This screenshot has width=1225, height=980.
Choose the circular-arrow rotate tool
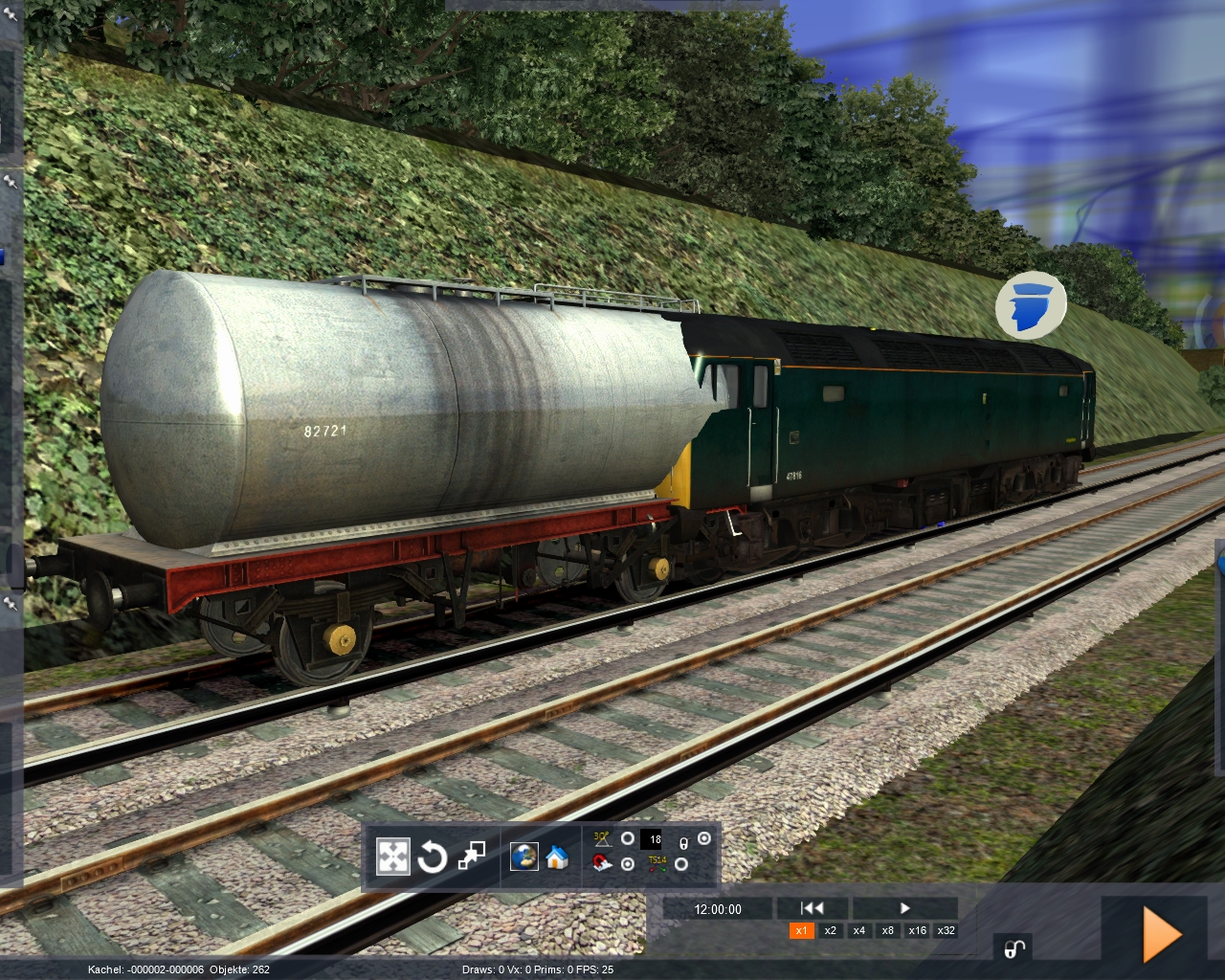(432, 857)
